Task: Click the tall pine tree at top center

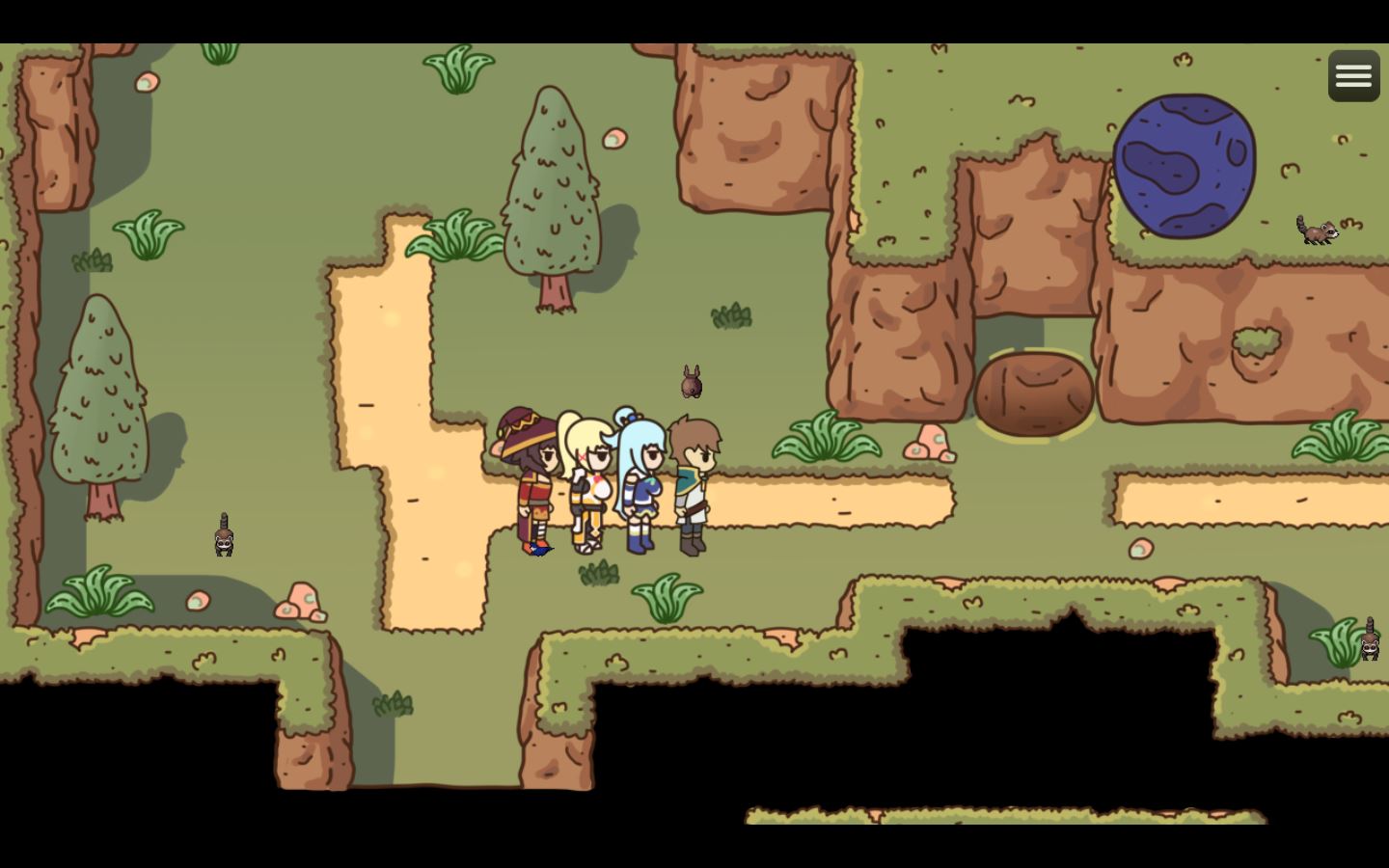Action: pyautogui.click(x=552, y=183)
